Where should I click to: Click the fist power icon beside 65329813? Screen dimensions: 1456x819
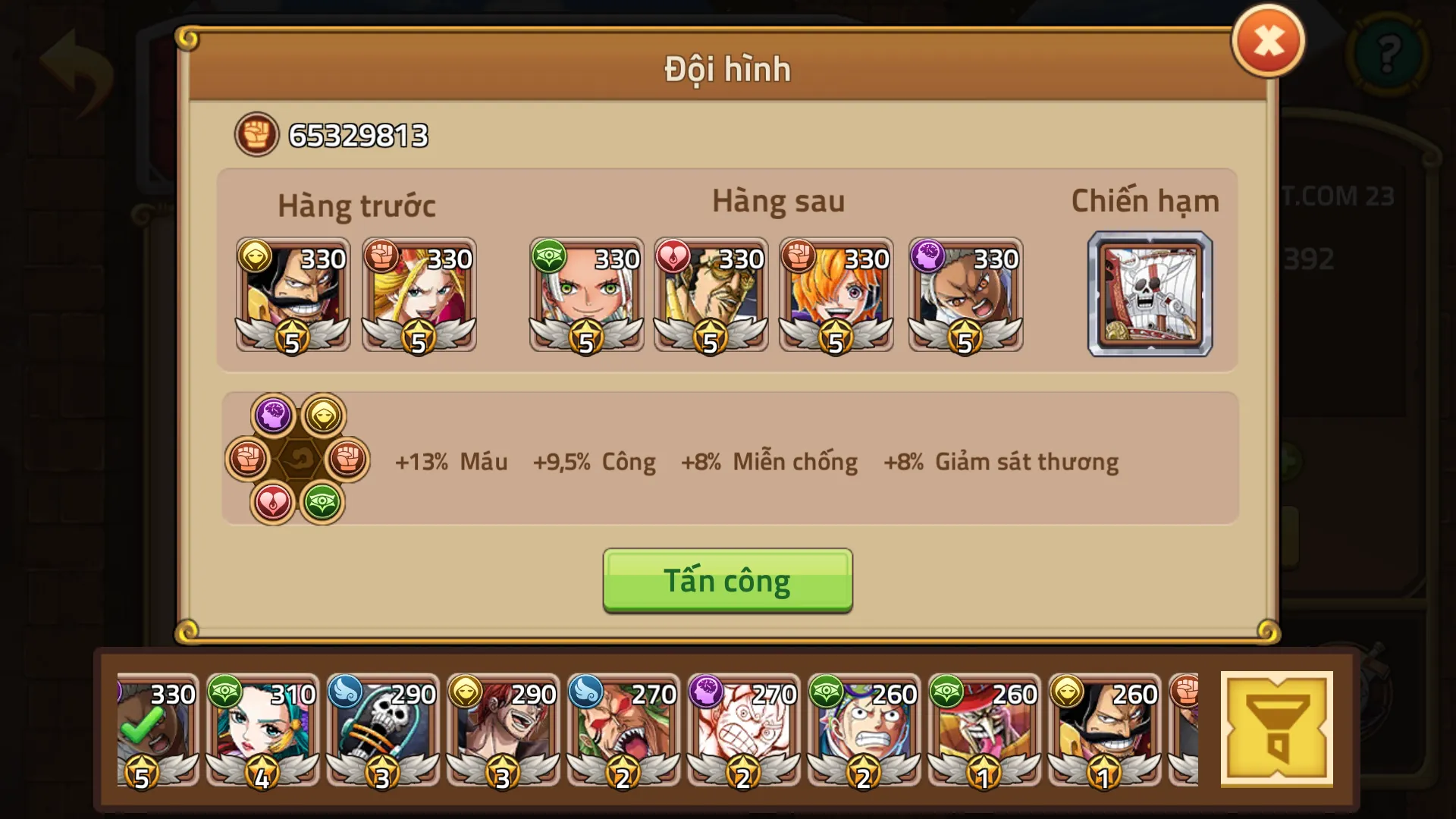coord(256,133)
